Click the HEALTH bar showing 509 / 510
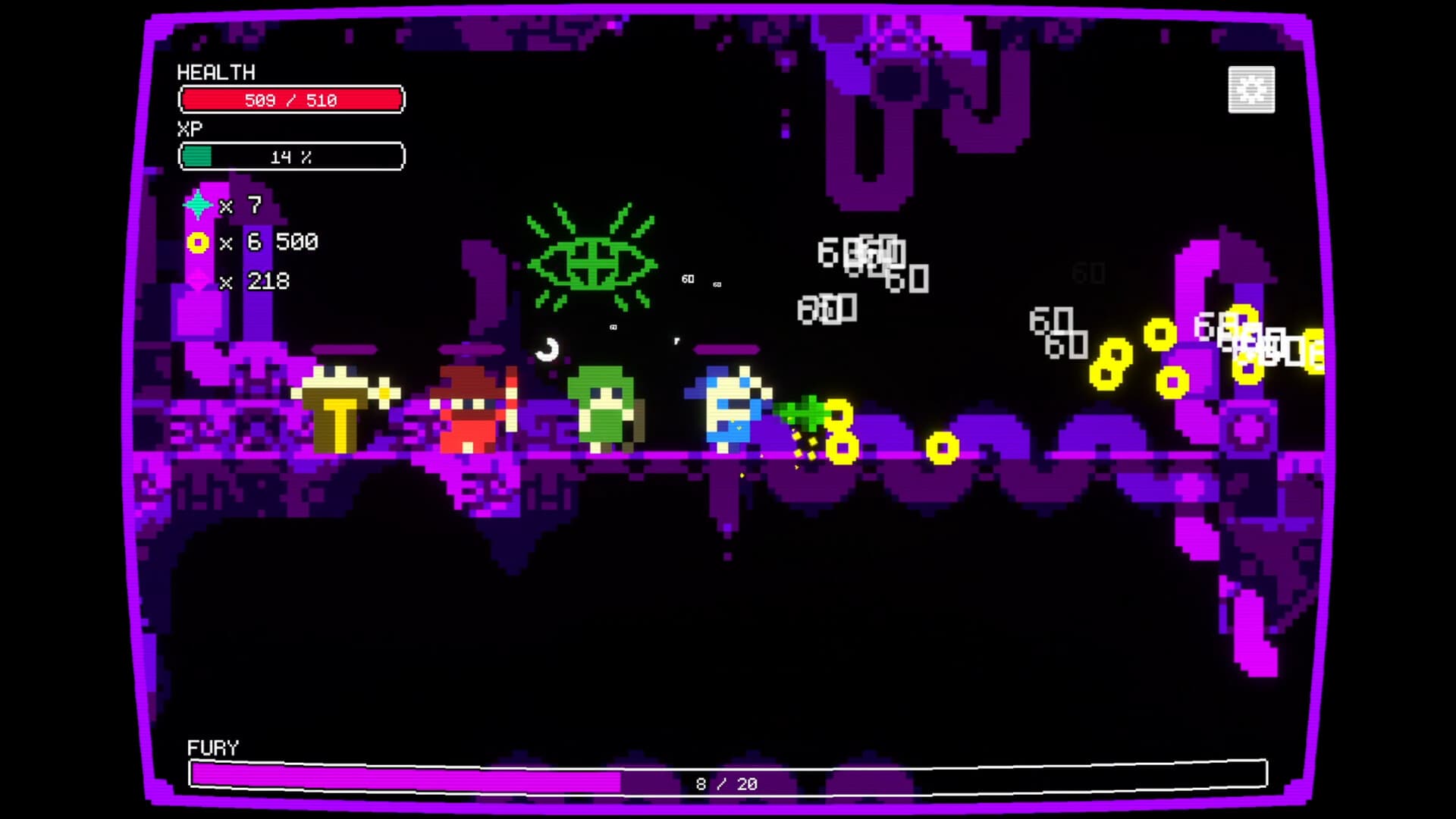 (292, 99)
